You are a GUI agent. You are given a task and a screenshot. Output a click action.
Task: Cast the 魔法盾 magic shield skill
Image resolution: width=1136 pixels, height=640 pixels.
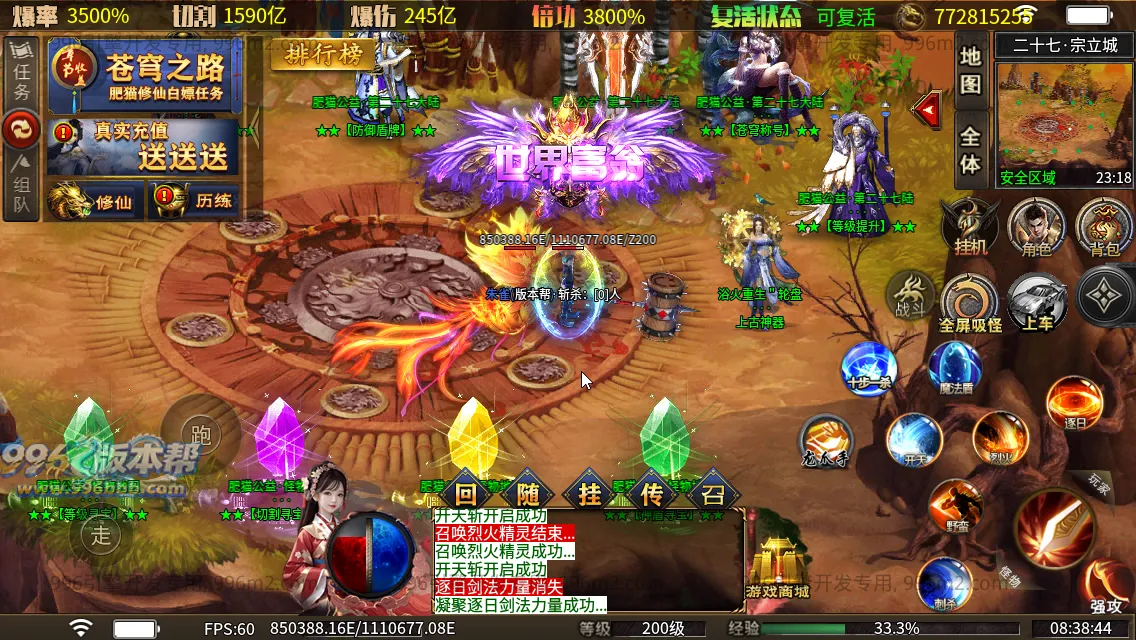click(x=955, y=367)
